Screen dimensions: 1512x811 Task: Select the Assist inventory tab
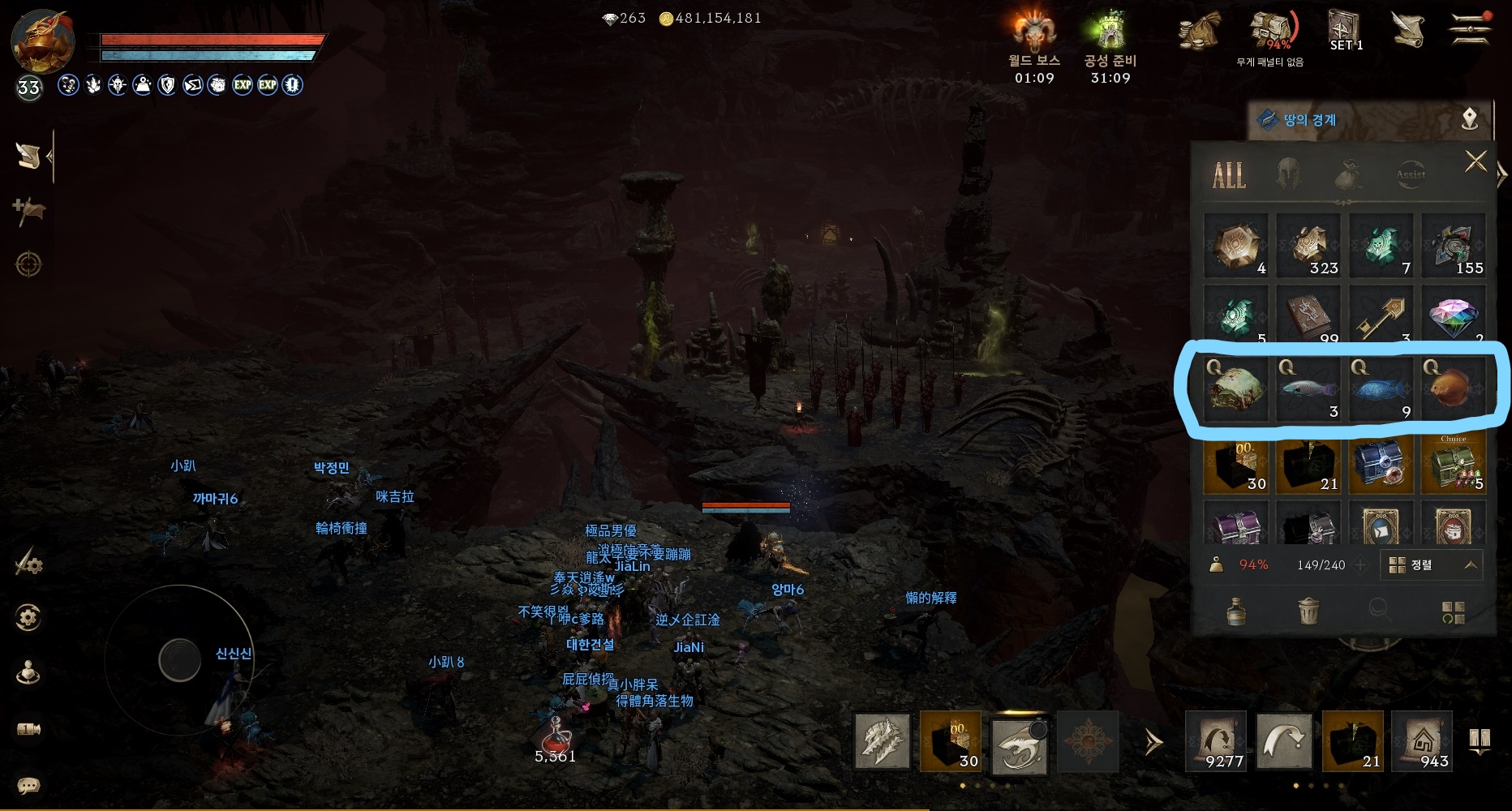click(1411, 174)
